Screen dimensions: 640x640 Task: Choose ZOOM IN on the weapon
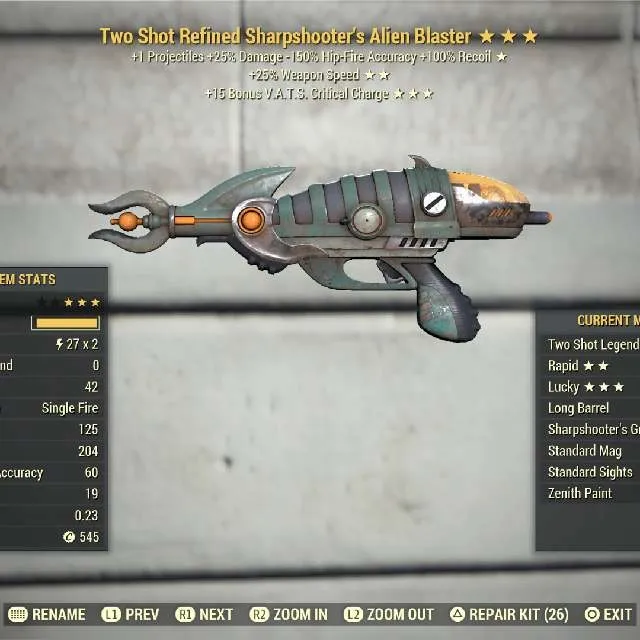(x=289, y=614)
